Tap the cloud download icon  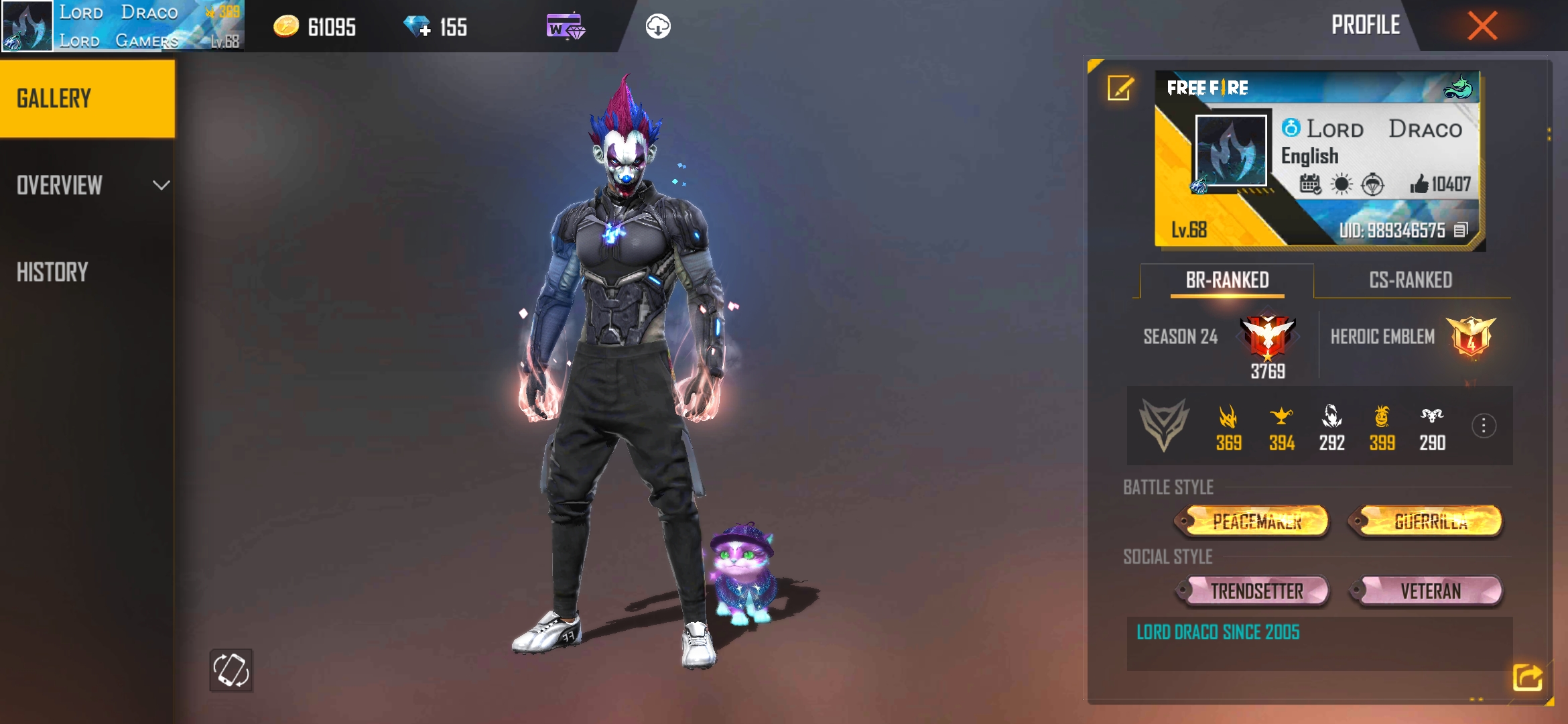click(657, 27)
